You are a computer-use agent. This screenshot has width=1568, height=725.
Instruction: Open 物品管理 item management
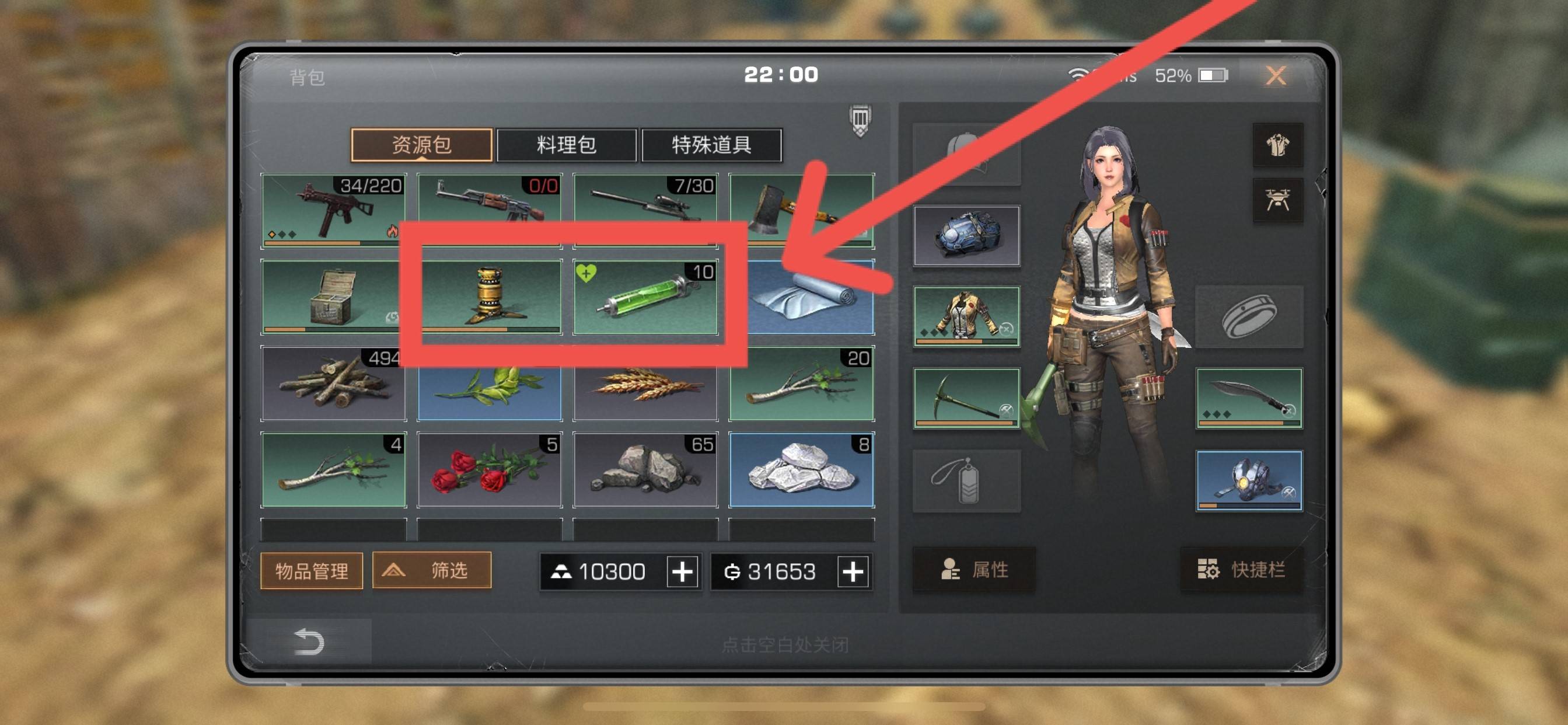click(x=311, y=571)
